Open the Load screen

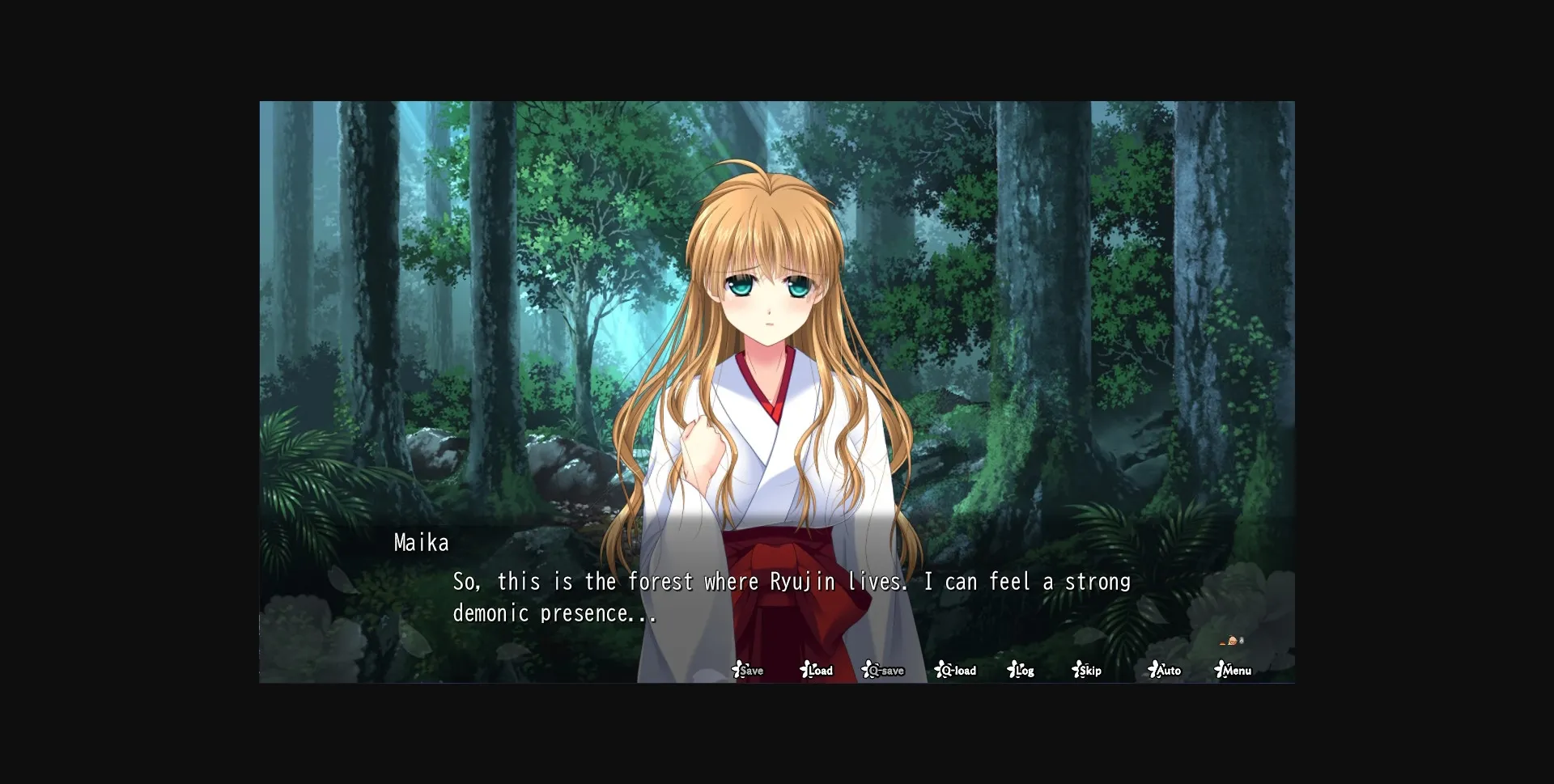pos(820,670)
